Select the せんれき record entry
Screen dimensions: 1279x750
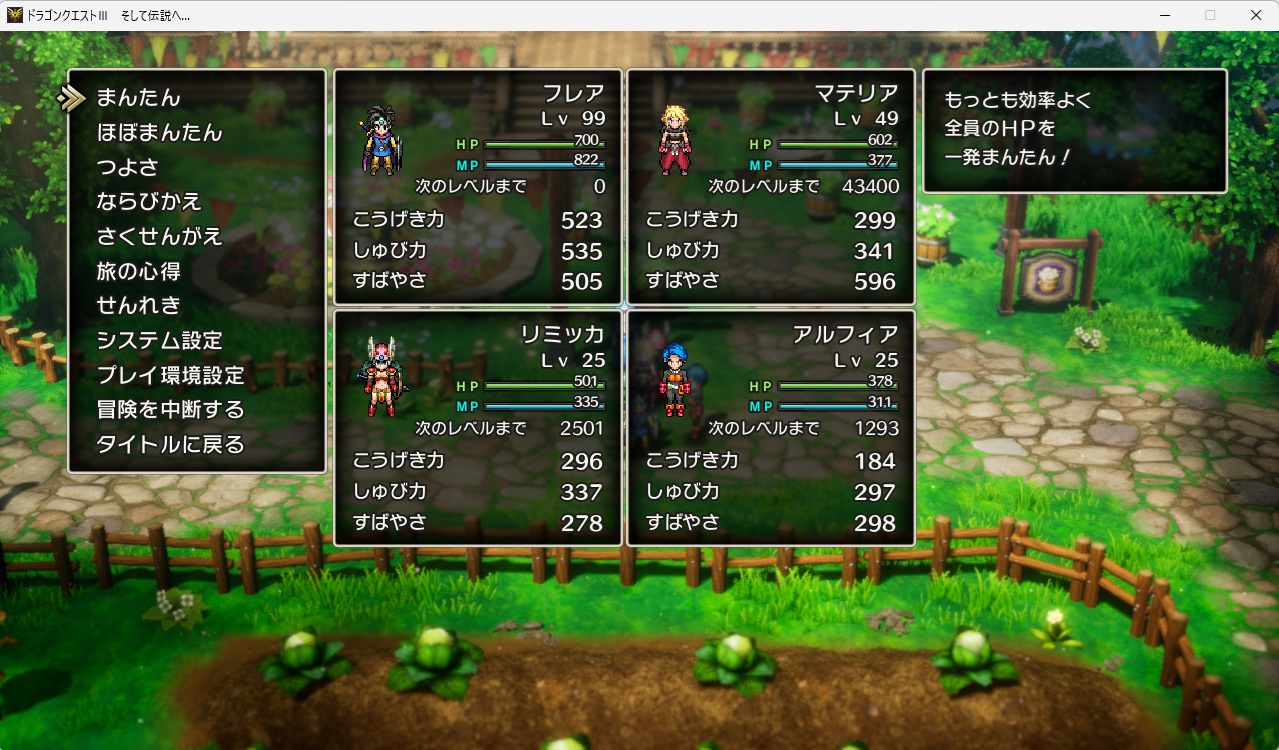tap(138, 306)
